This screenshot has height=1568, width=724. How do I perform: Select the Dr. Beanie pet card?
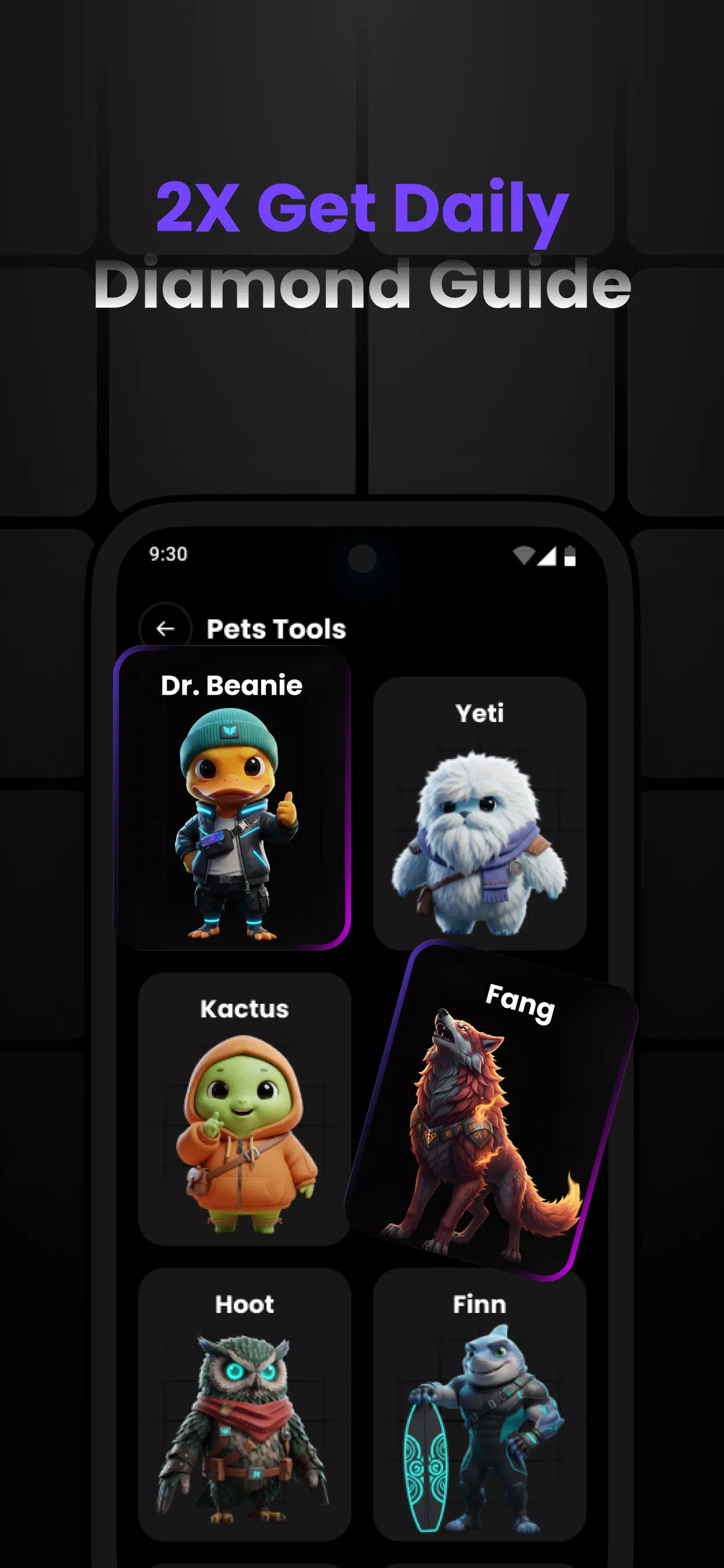point(232,797)
